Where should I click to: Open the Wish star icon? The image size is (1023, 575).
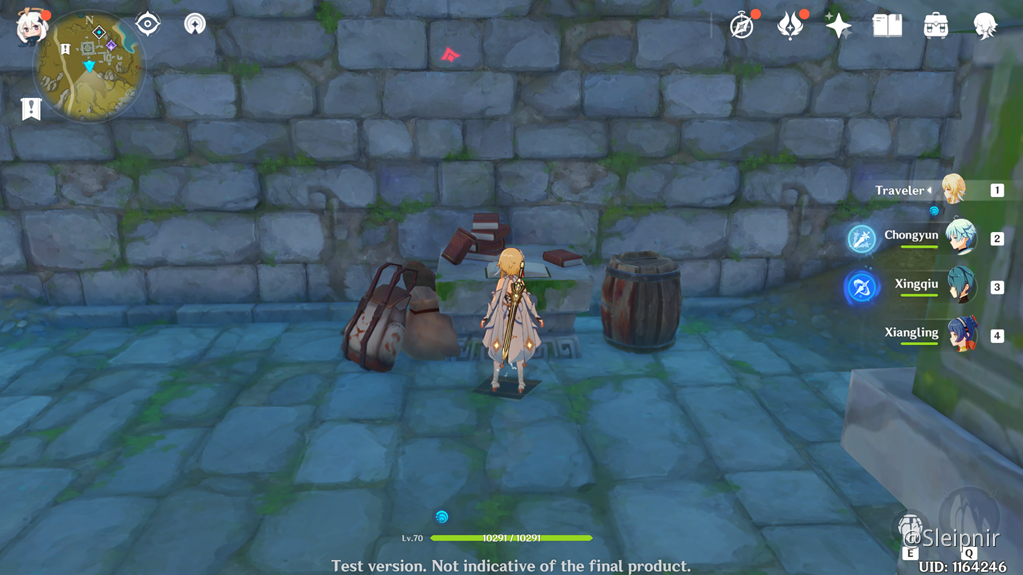[838, 26]
